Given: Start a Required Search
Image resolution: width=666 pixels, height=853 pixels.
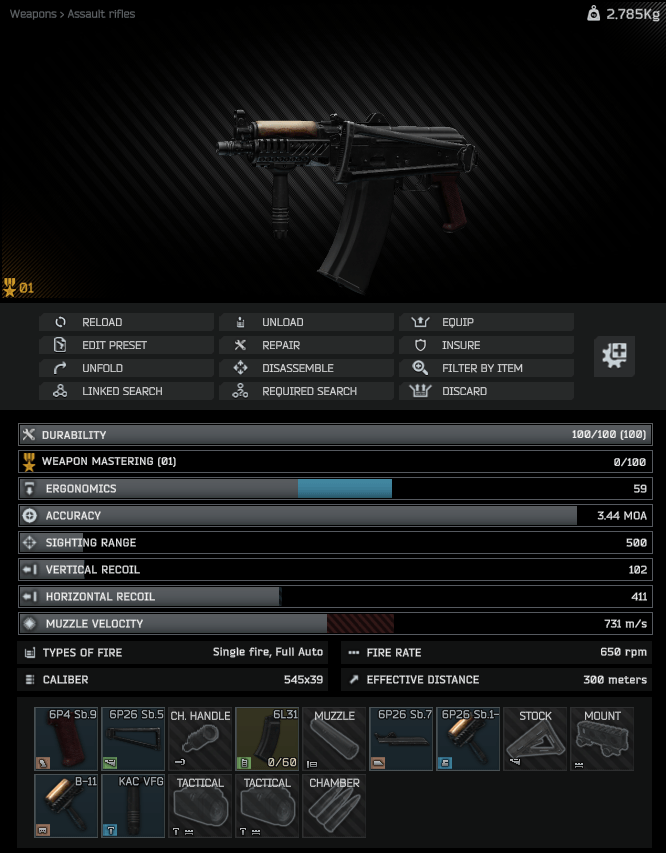Looking at the screenshot, I should point(306,391).
